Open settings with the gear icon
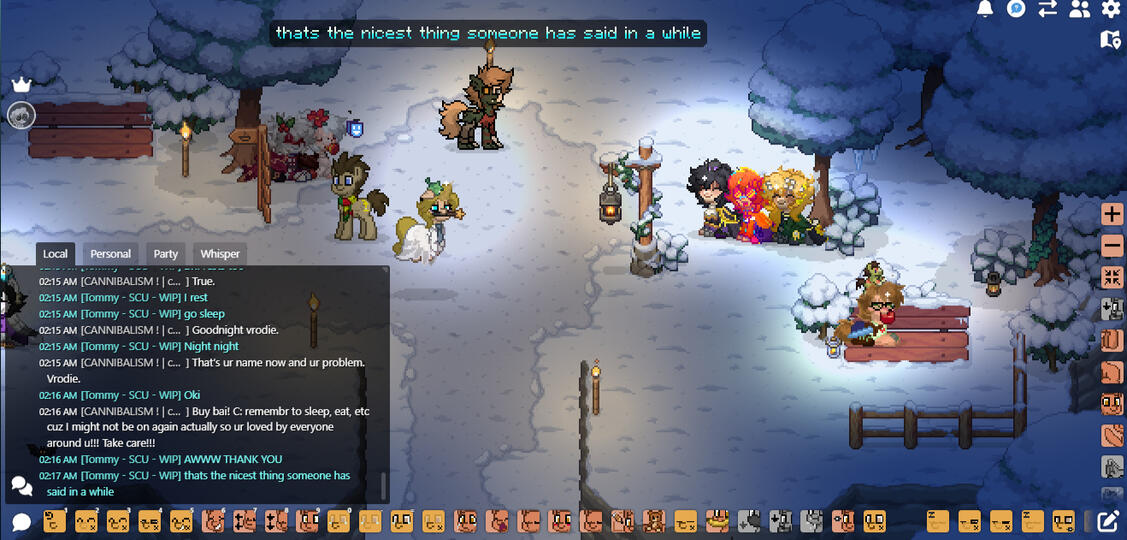1127x540 pixels. coord(1111,9)
